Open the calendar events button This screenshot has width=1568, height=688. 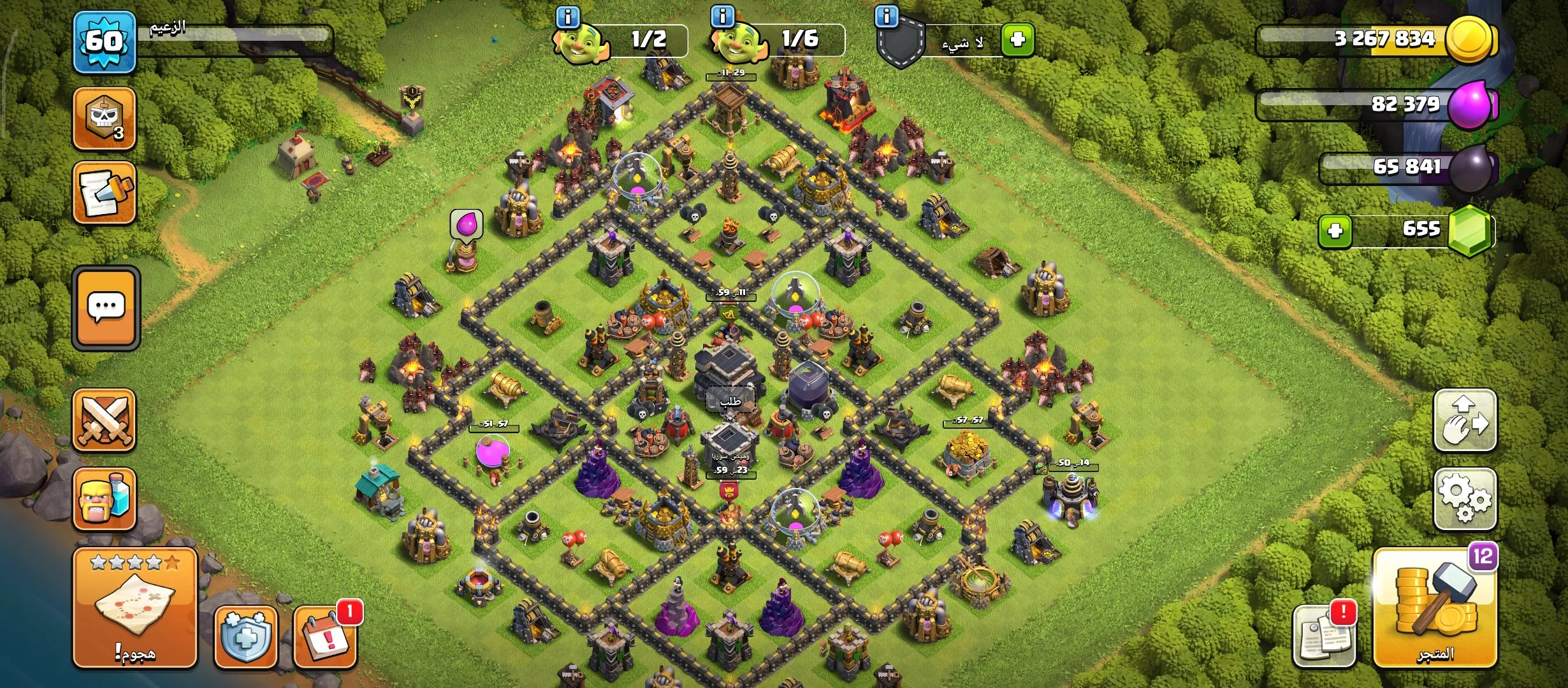(x=325, y=636)
